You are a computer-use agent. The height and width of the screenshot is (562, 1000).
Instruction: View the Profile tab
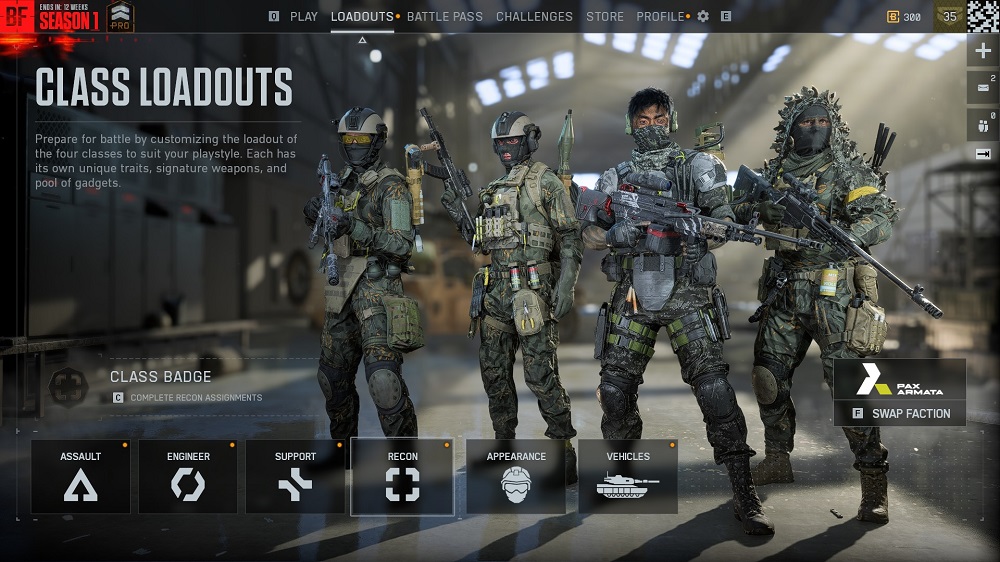[x=661, y=16]
